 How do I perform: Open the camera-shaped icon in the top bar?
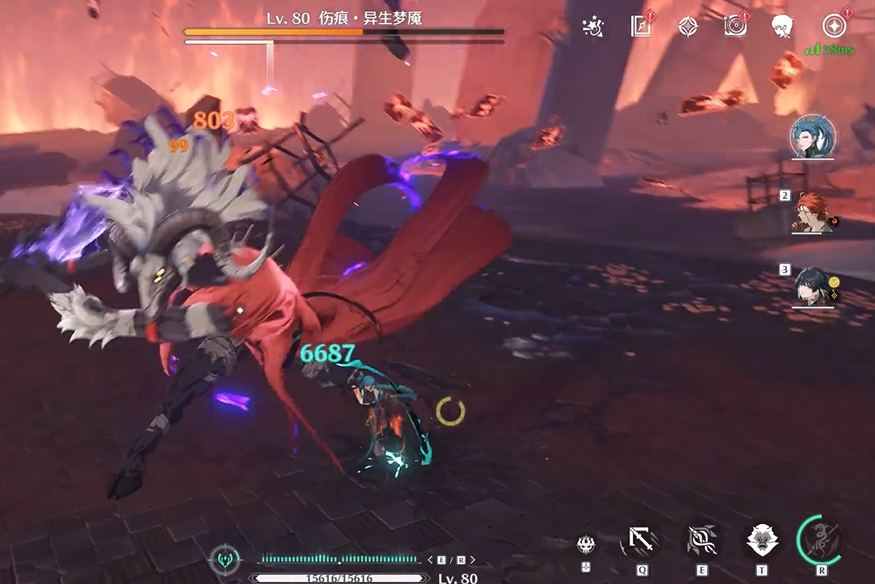[736, 26]
